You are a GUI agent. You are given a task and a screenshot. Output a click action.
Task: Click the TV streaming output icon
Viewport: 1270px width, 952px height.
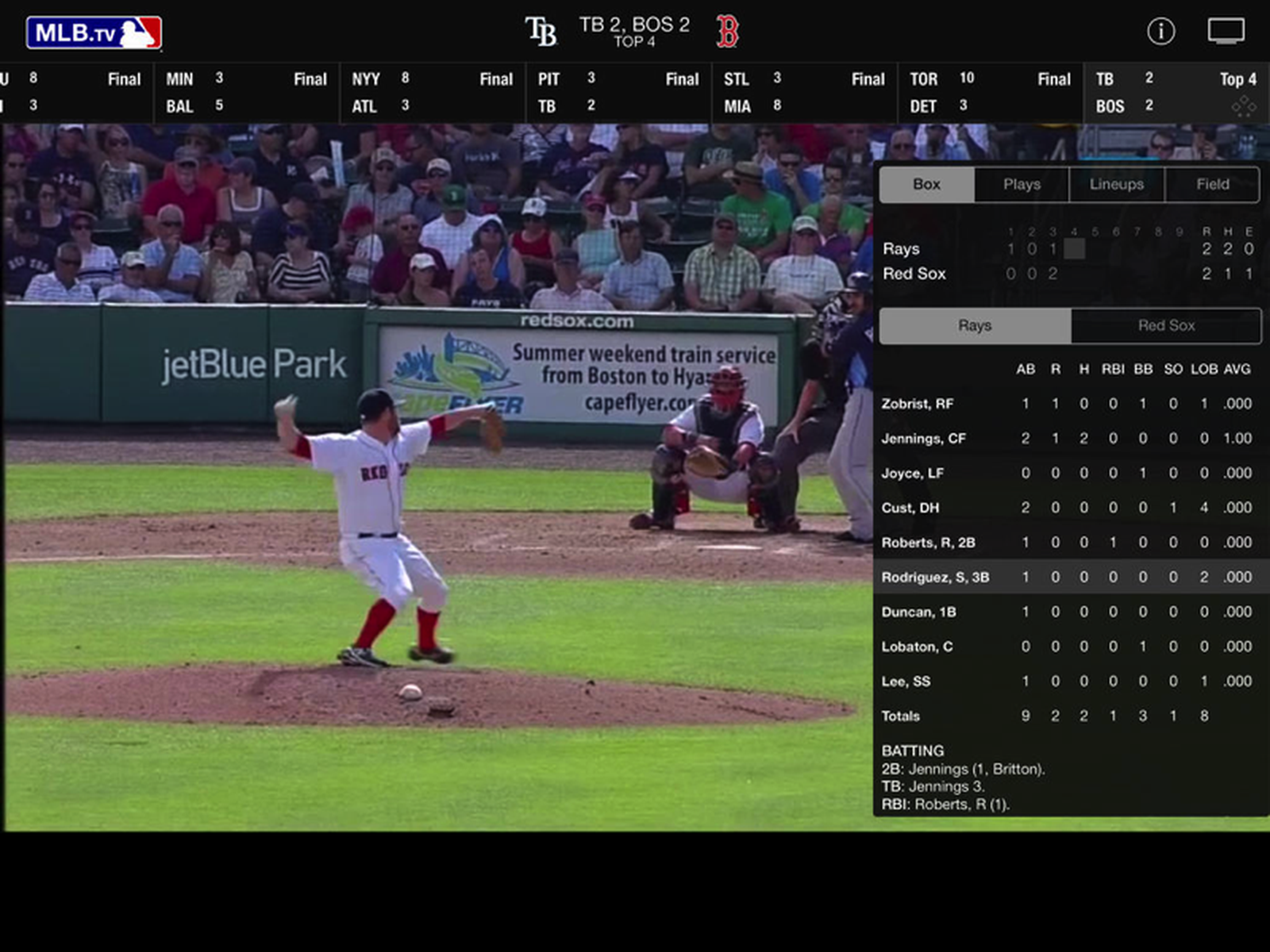point(1226,29)
